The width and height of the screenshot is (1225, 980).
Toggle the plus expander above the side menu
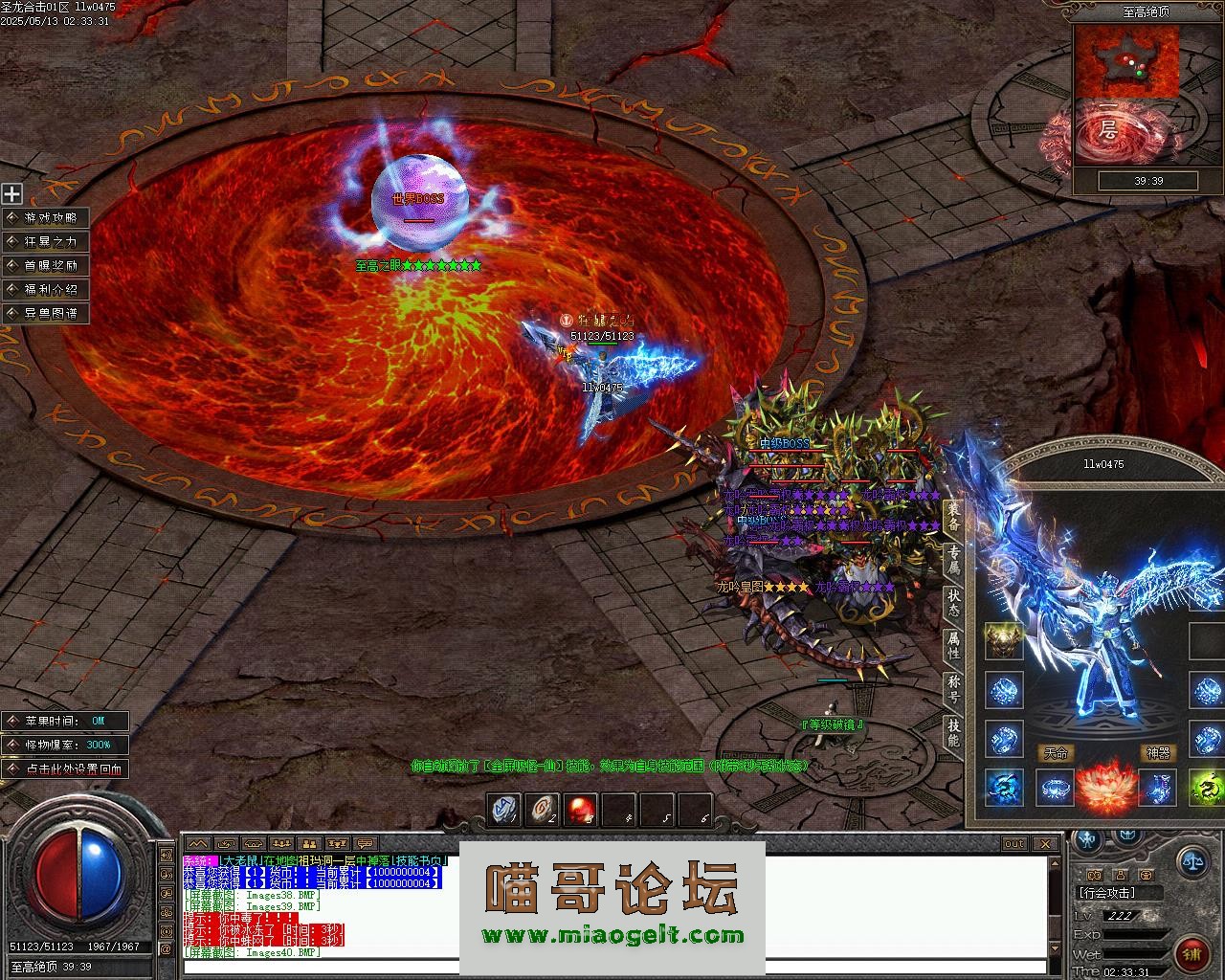point(11,194)
